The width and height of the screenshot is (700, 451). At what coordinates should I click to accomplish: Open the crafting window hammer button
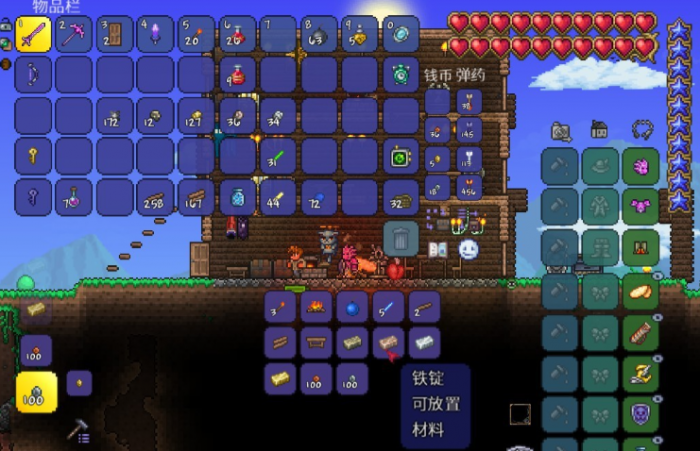tap(79, 431)
